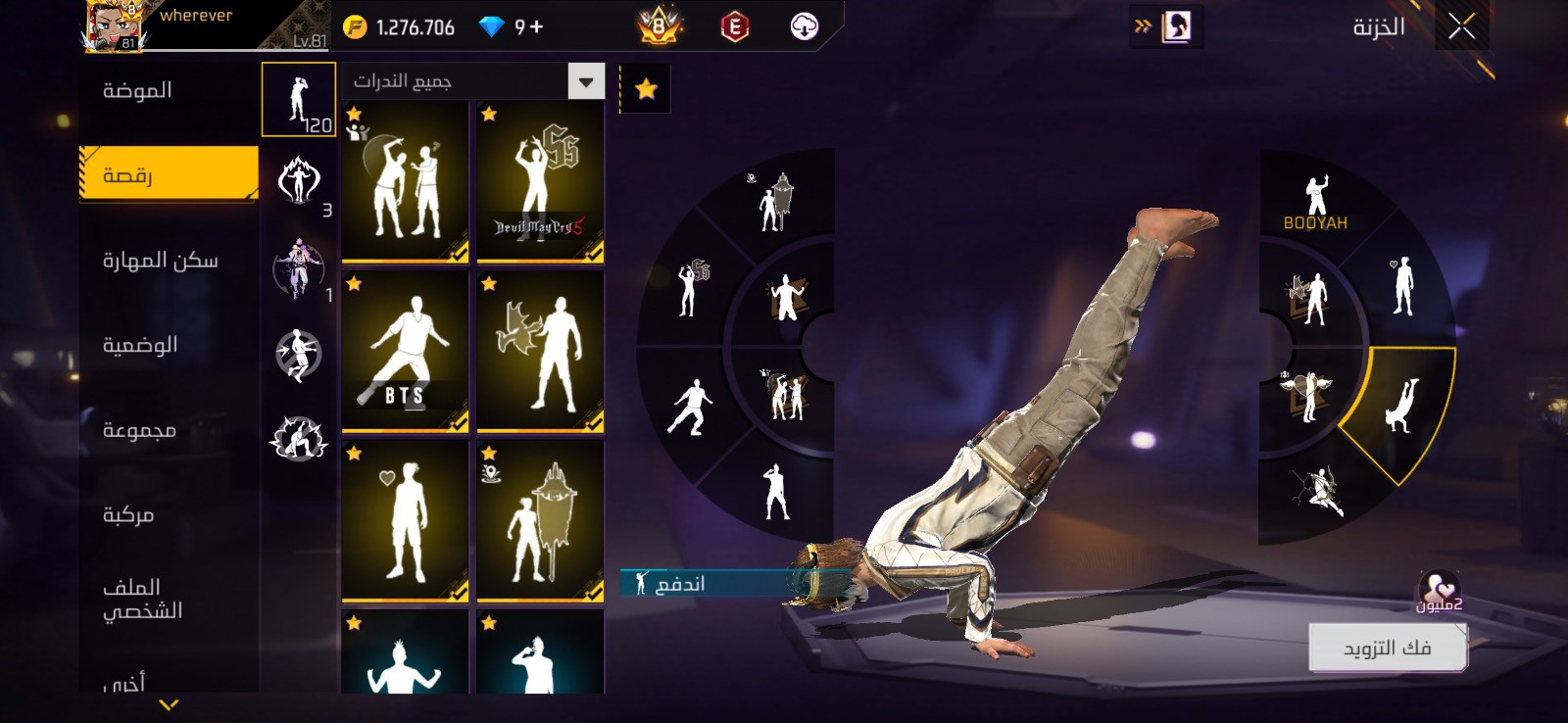Open the player avatar profile
Screen dimensions: 1568x723
(114, 26)
